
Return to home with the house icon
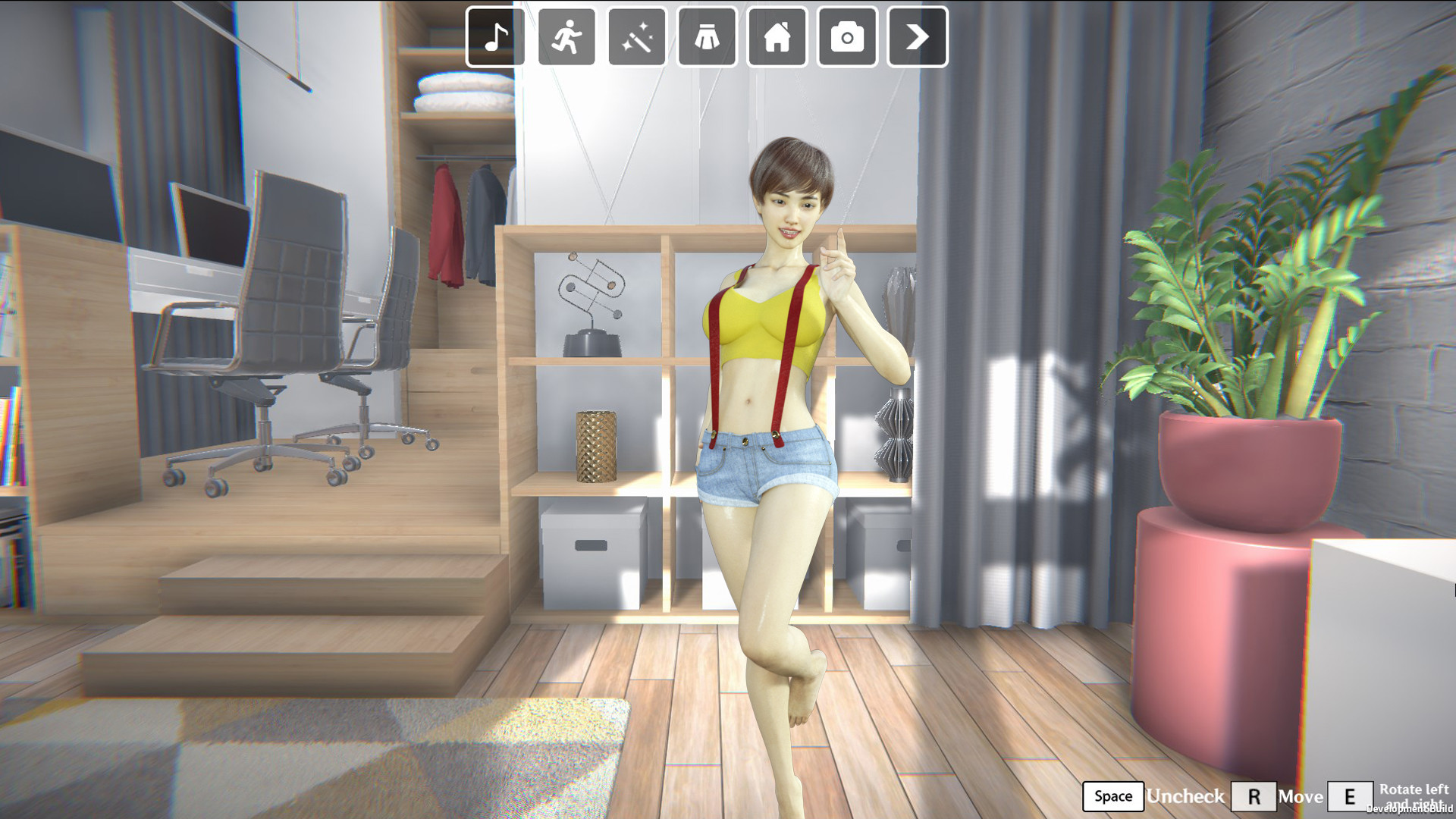pyautogui.click(x=776, y=38)
